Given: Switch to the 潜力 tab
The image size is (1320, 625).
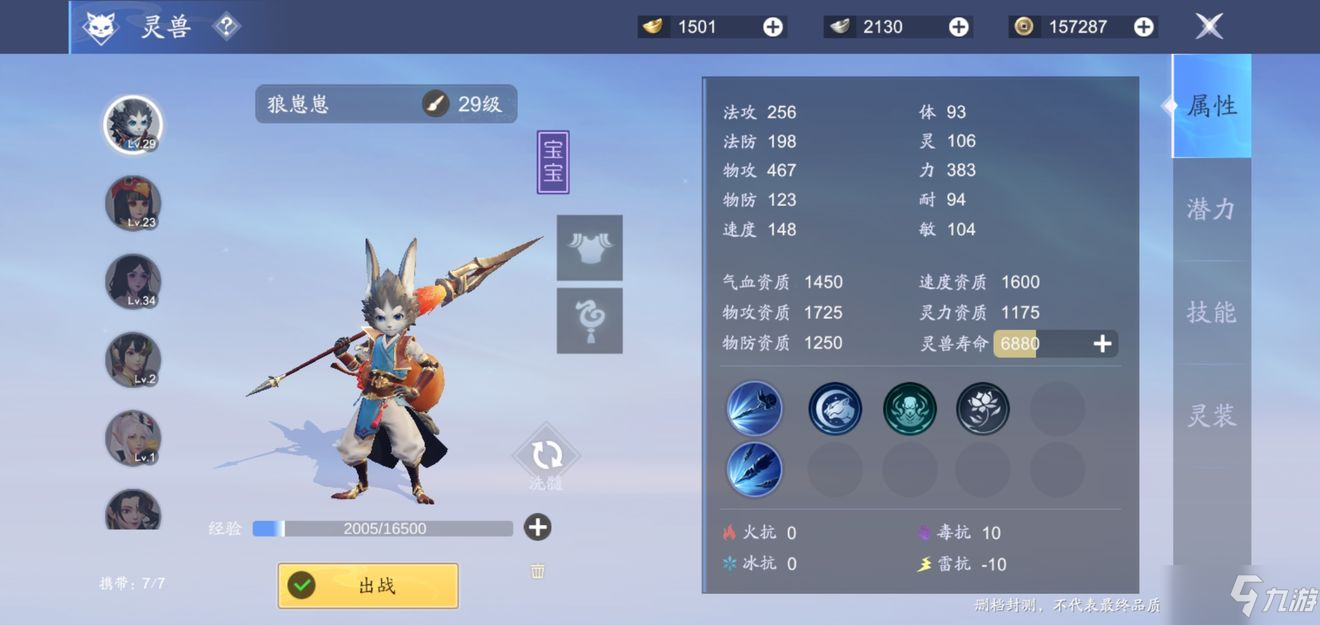Looking at the screenshot, I should coord(1211,209).
